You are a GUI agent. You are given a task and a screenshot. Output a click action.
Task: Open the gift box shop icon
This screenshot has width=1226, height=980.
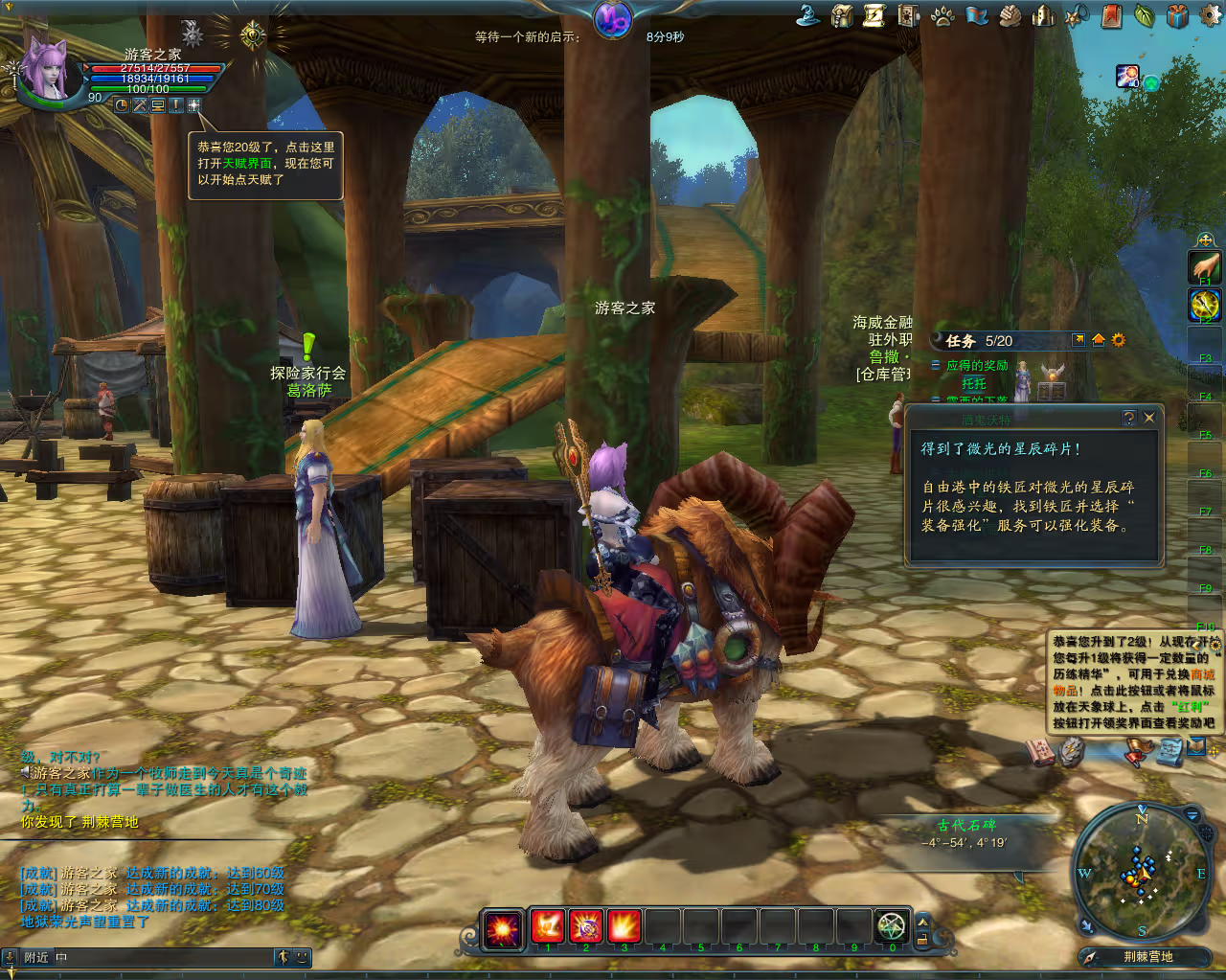click(x=1177, y=15)
